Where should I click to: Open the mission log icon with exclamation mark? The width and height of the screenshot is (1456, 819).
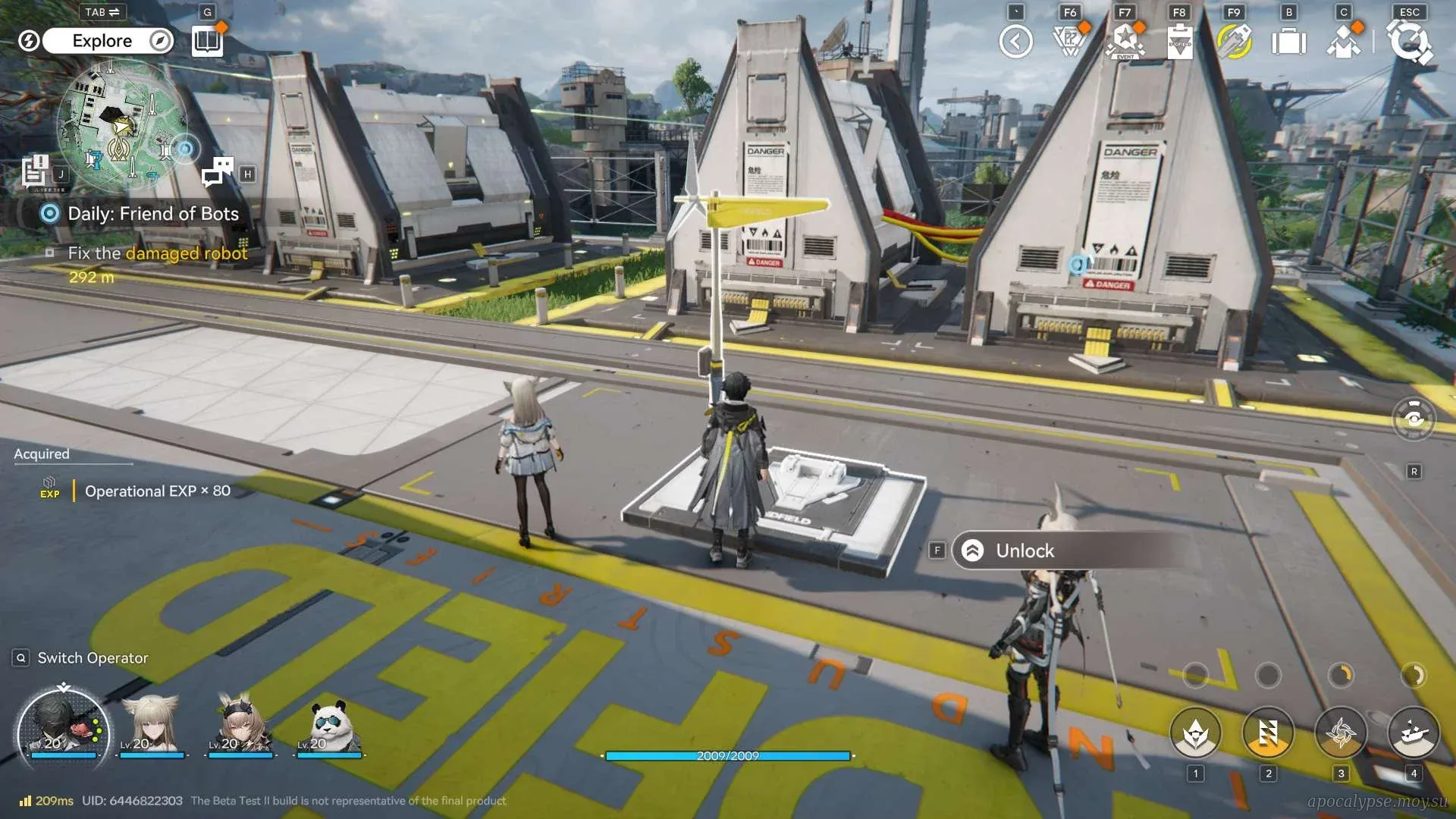pos(36,171)
